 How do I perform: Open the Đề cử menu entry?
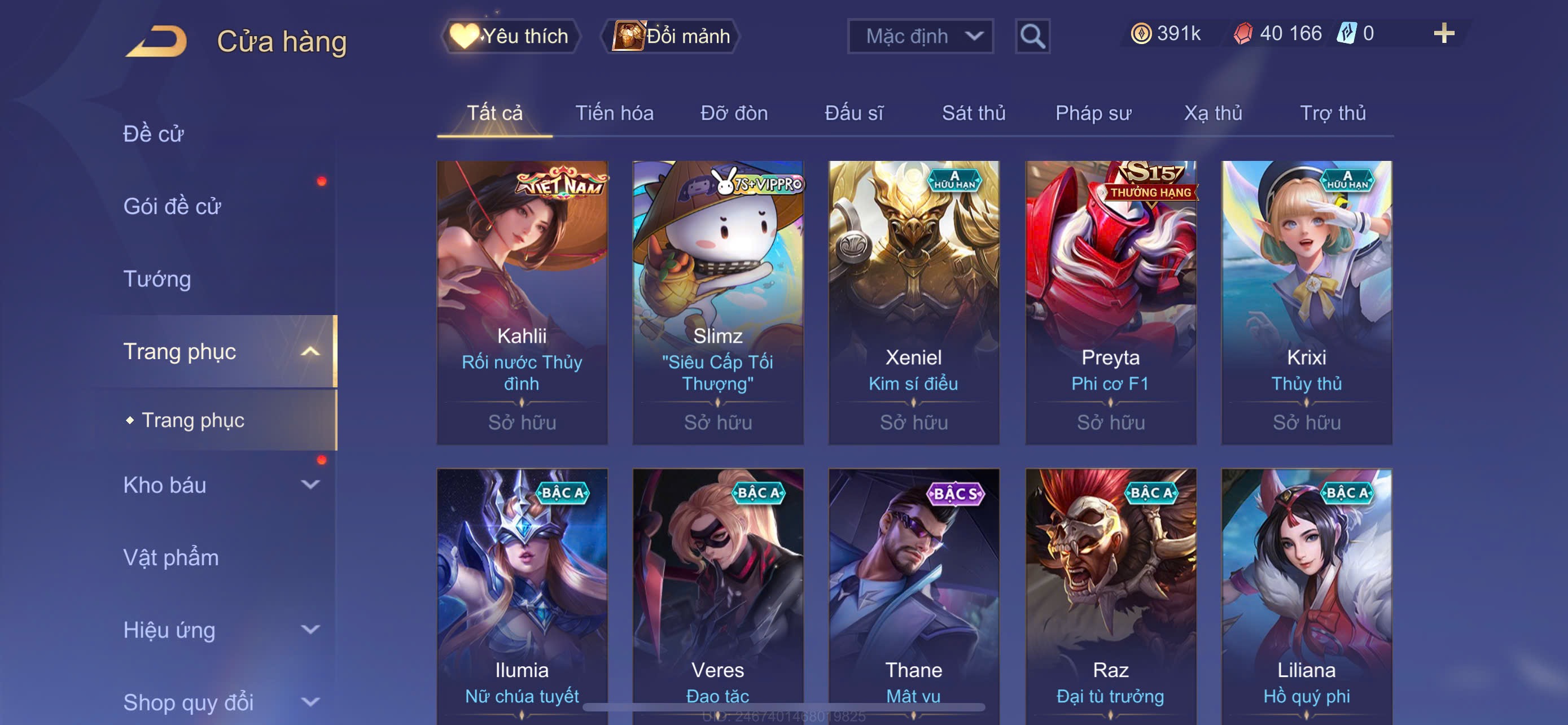154,134
